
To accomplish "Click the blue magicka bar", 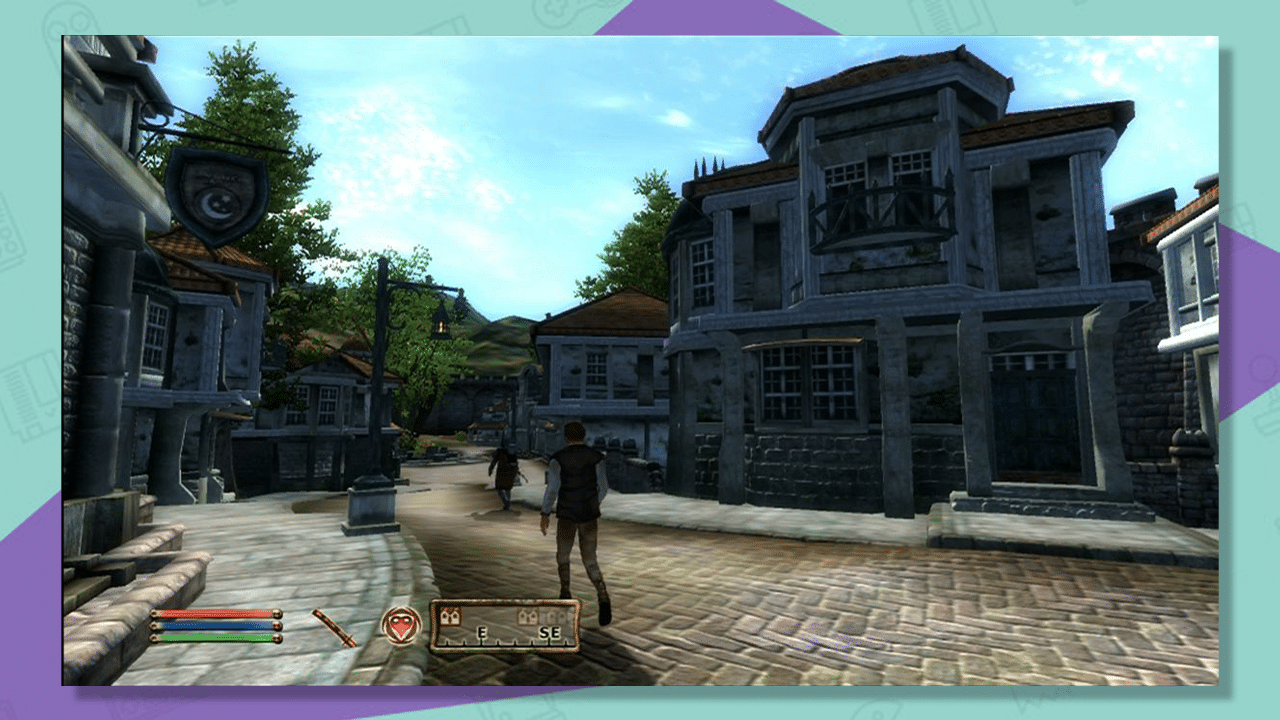I will tap(215, 626).
